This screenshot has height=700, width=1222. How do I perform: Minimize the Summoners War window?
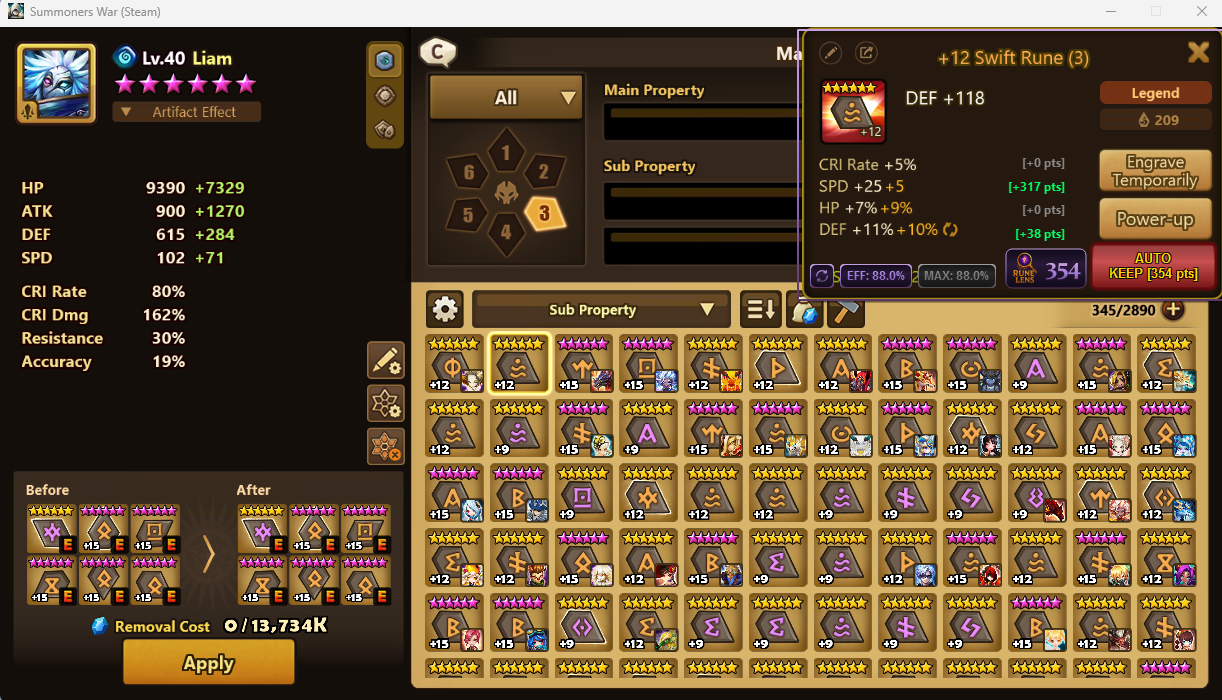[x=1110, y=12]
